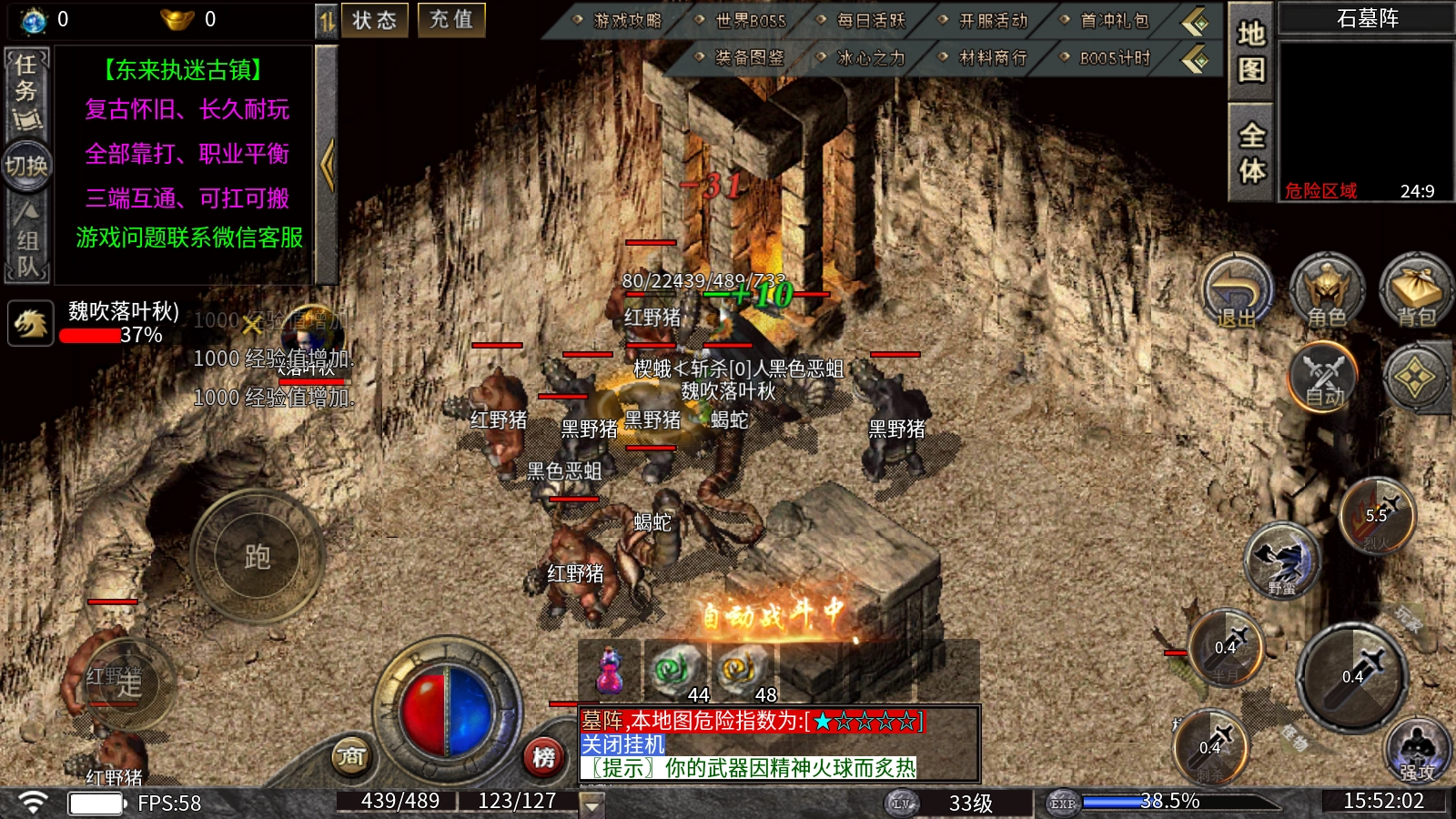Open the 地图 map button
Viewport: 1456px width, 819px height.
[x=1251, y=52]
